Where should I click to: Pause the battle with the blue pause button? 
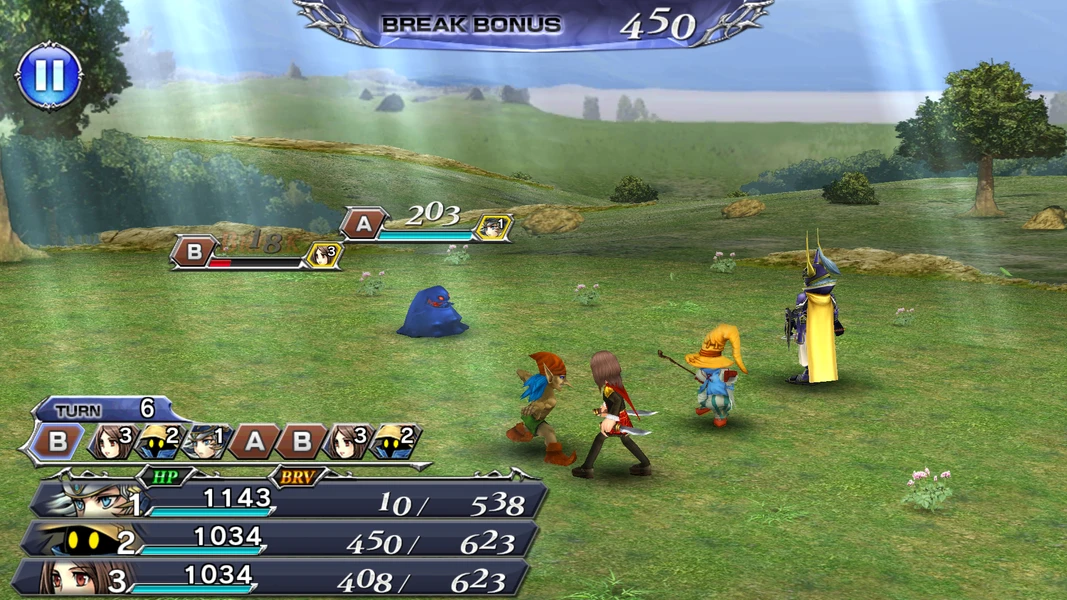coord(49,76)
